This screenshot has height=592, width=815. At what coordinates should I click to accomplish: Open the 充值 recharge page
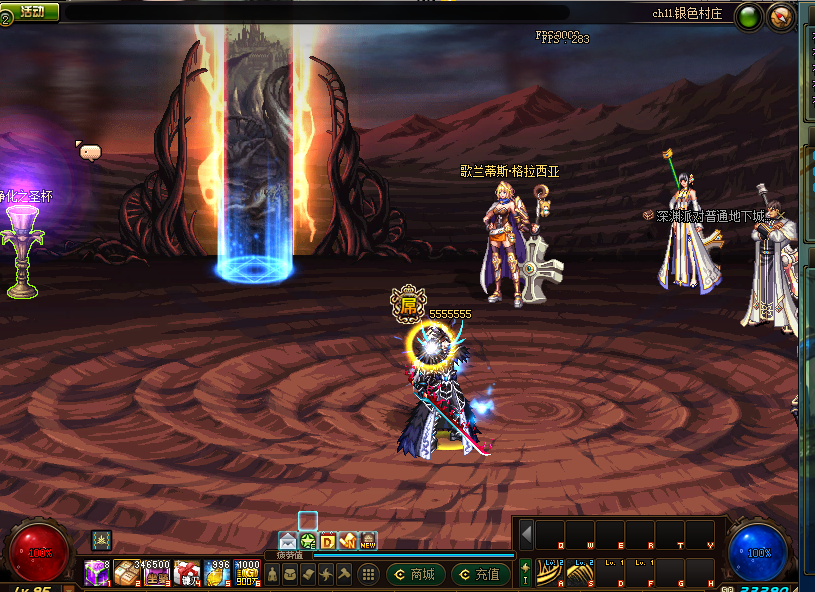[480, 574]
